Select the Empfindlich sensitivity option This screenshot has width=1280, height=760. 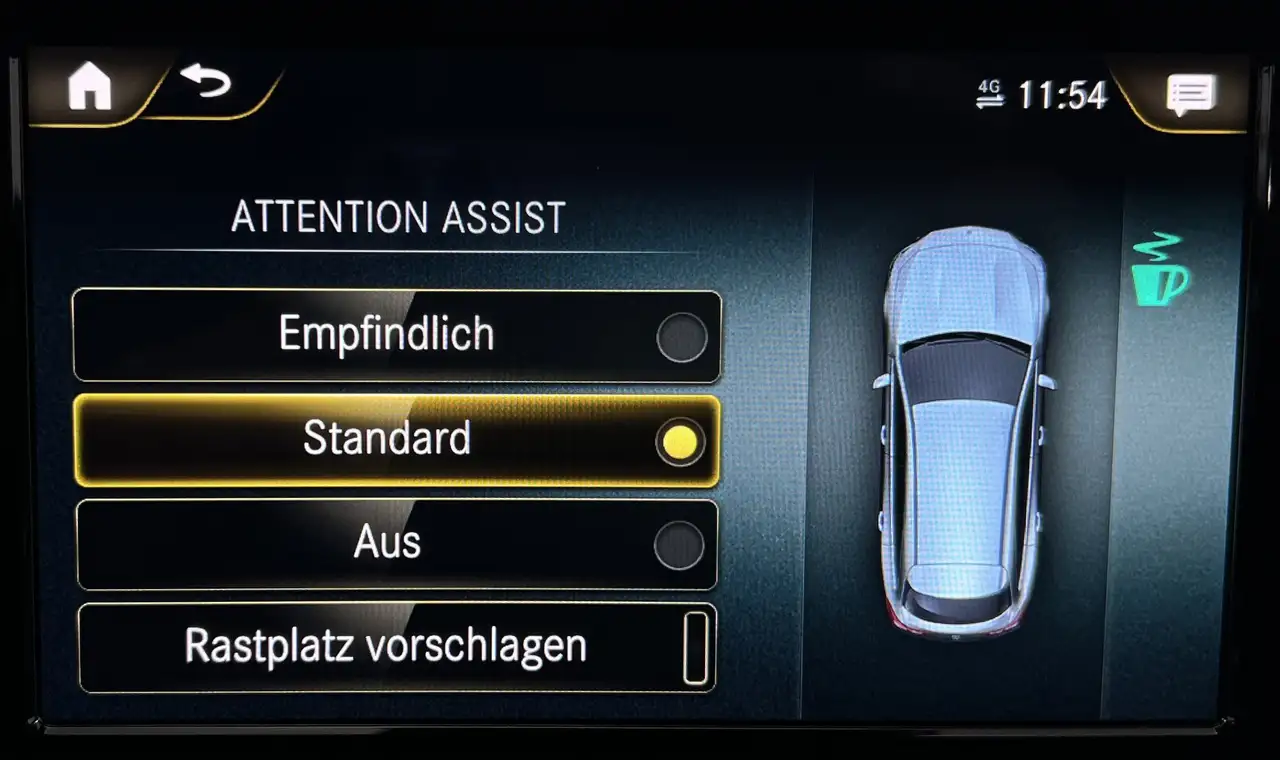(x=397, y=336)
